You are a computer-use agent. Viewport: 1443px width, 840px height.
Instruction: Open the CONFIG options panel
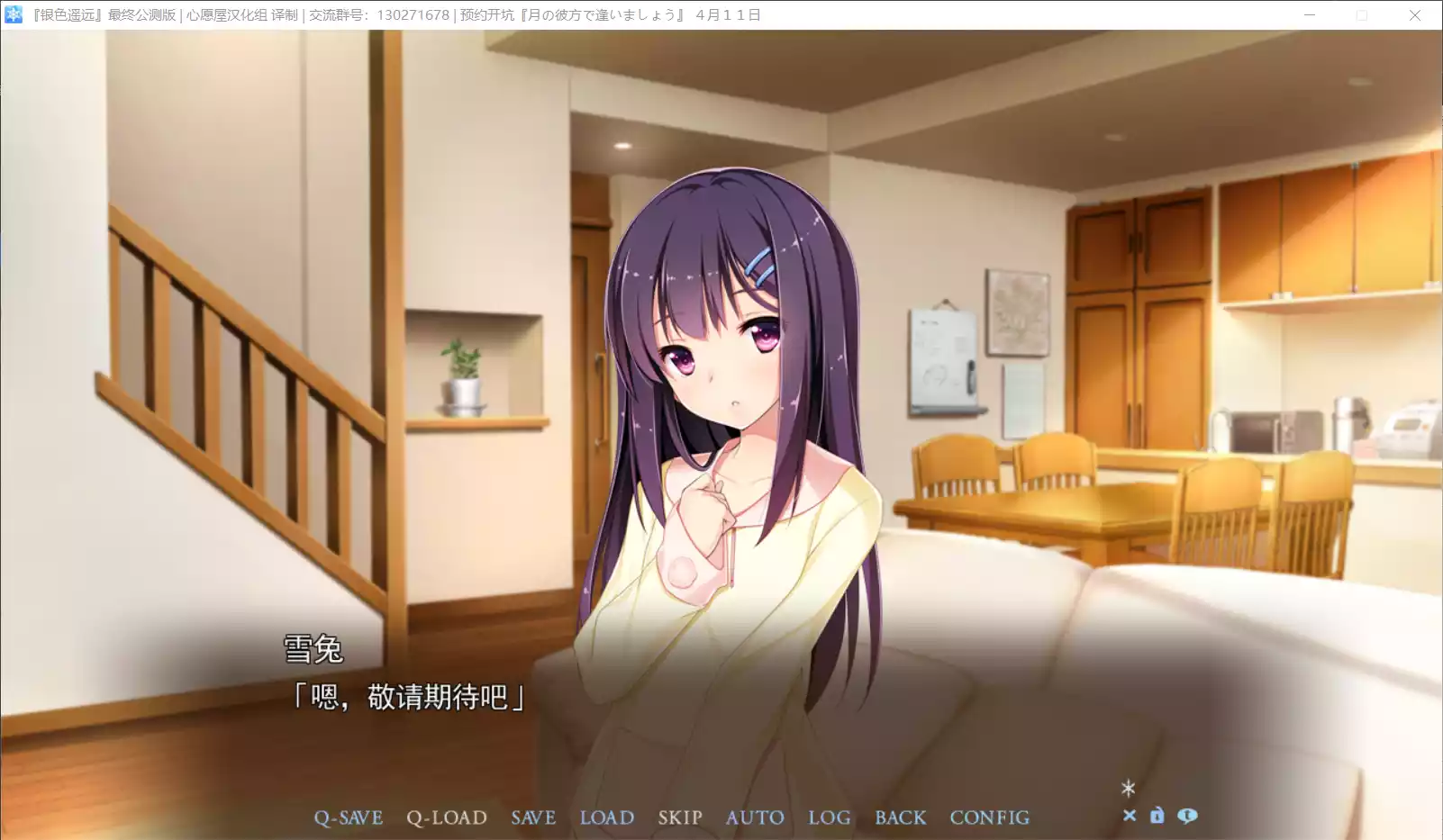click(x=989, y=817)
